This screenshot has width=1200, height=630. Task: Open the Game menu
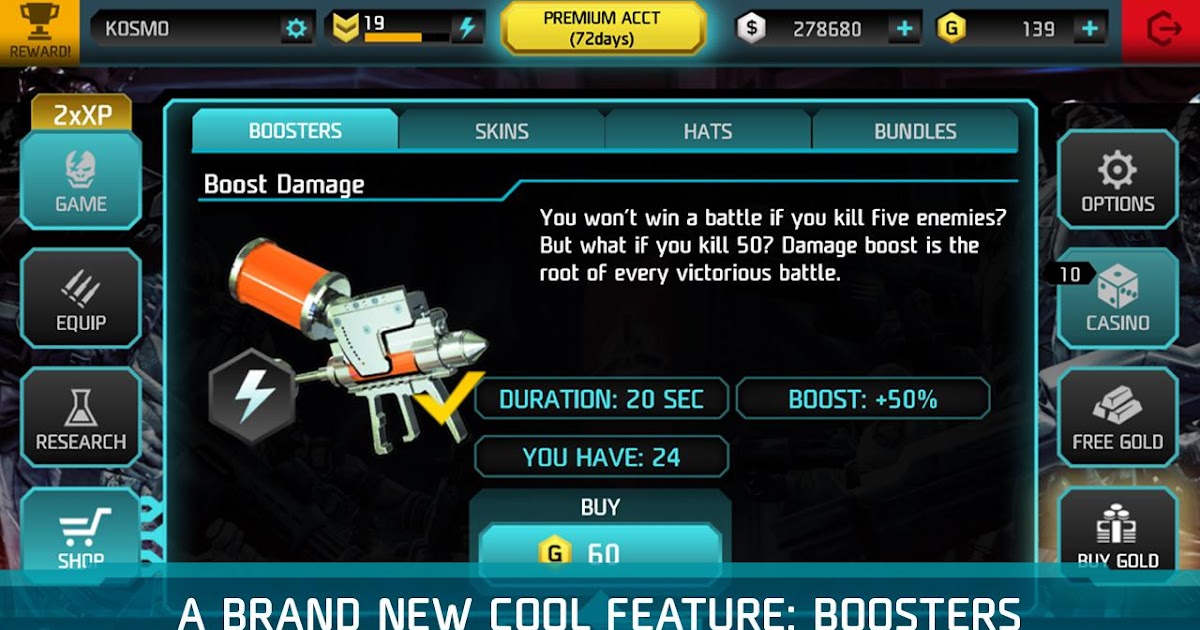pos(81,180)
